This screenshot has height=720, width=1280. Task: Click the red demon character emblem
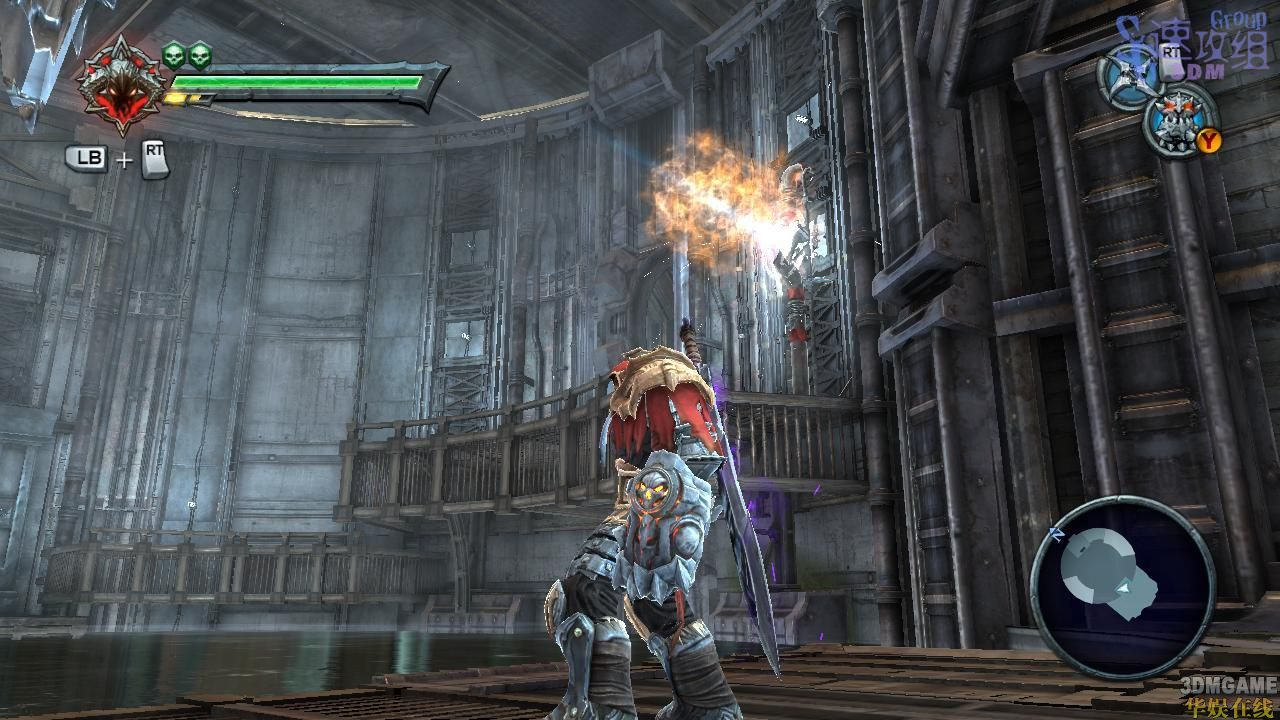click(x=120, y=84)
